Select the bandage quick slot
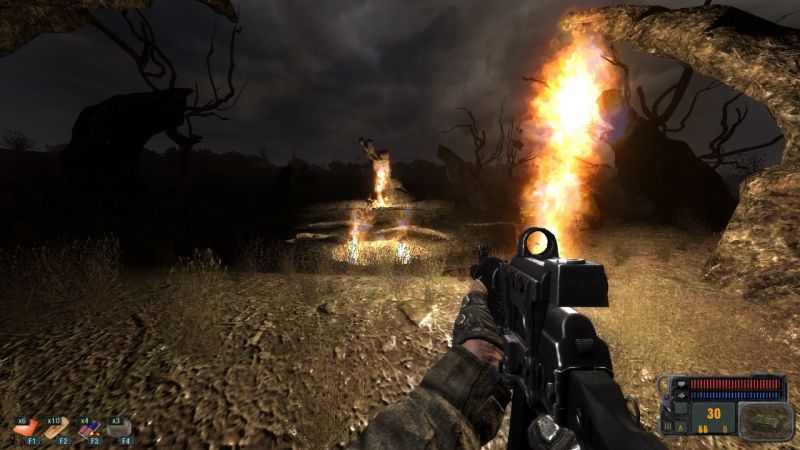The width and height of the screenshot is (800, 450). click(x=57, y=430)
